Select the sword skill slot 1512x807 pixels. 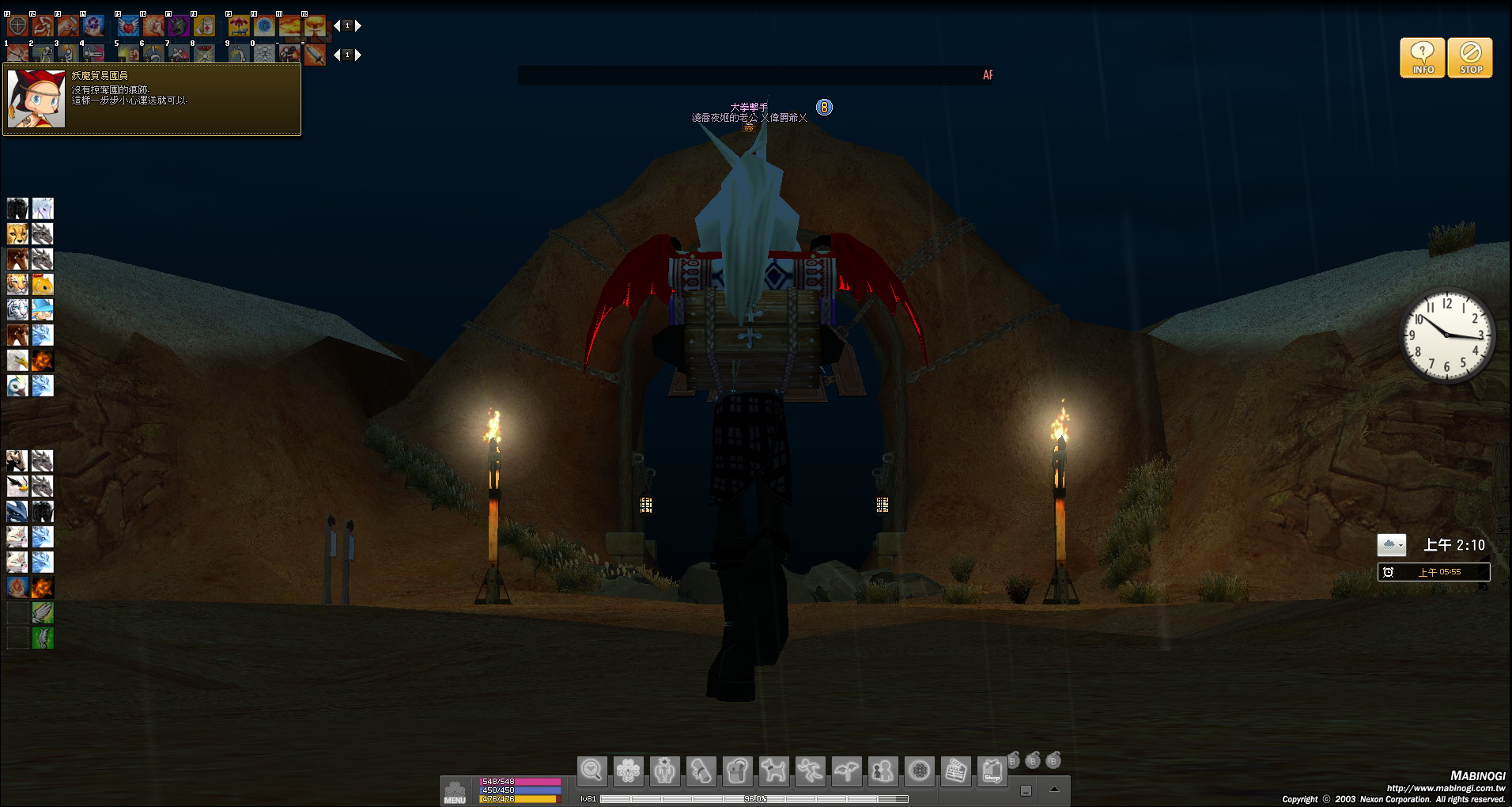tap(315, 55)
